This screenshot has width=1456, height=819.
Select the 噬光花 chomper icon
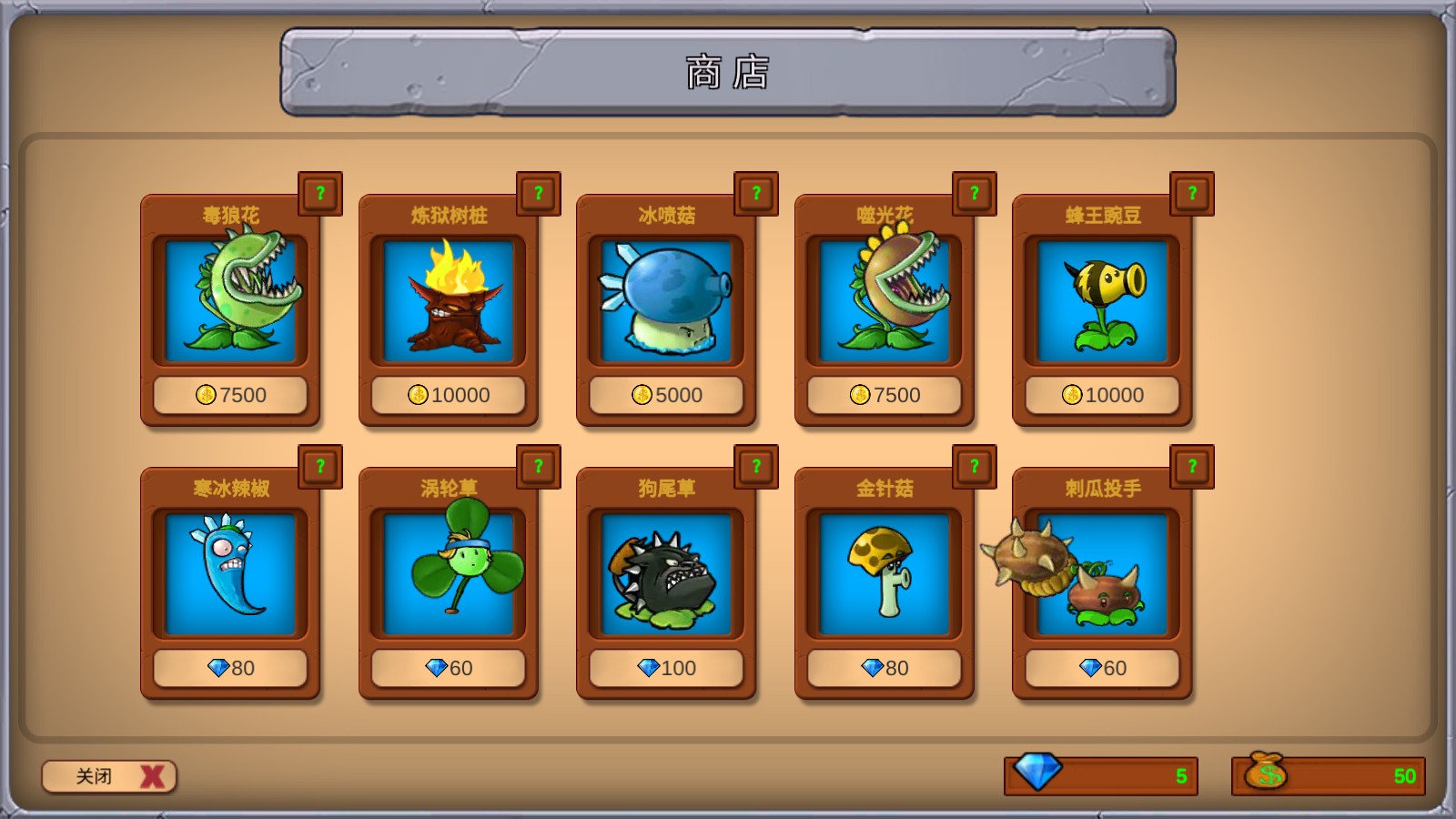884,300
